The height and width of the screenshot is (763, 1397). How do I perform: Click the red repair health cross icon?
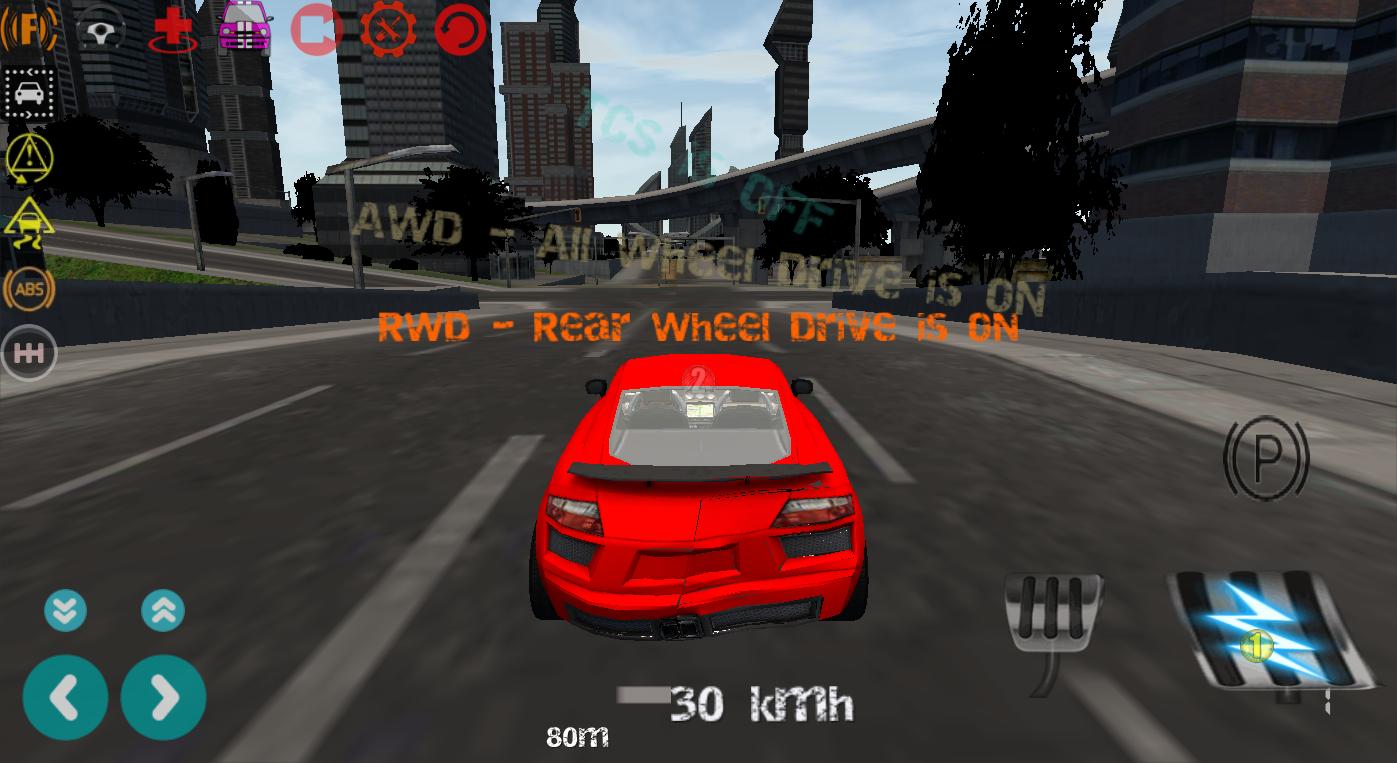pyautogui.click(x=172, y=28)
